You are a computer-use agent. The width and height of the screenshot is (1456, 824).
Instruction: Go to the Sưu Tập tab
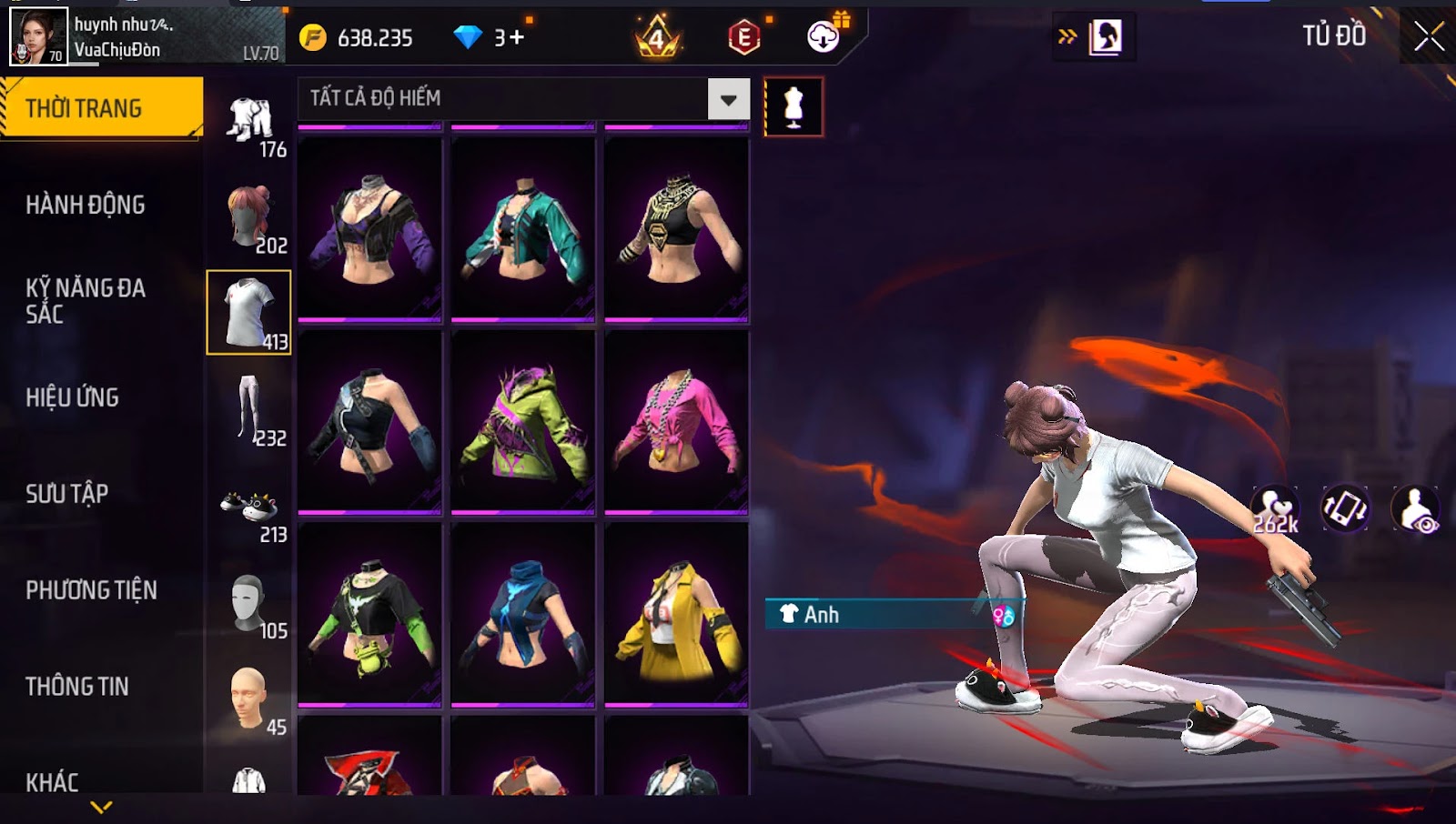pyautogui.click(x=67, y=494)
